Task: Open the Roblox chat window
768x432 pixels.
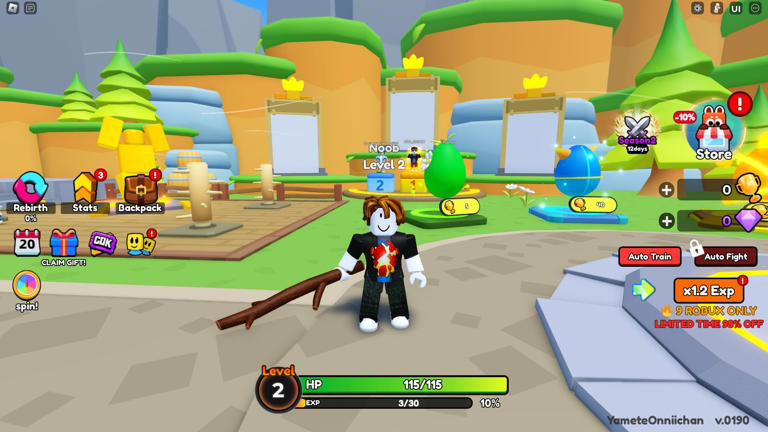Action: [x=31, y=8]
